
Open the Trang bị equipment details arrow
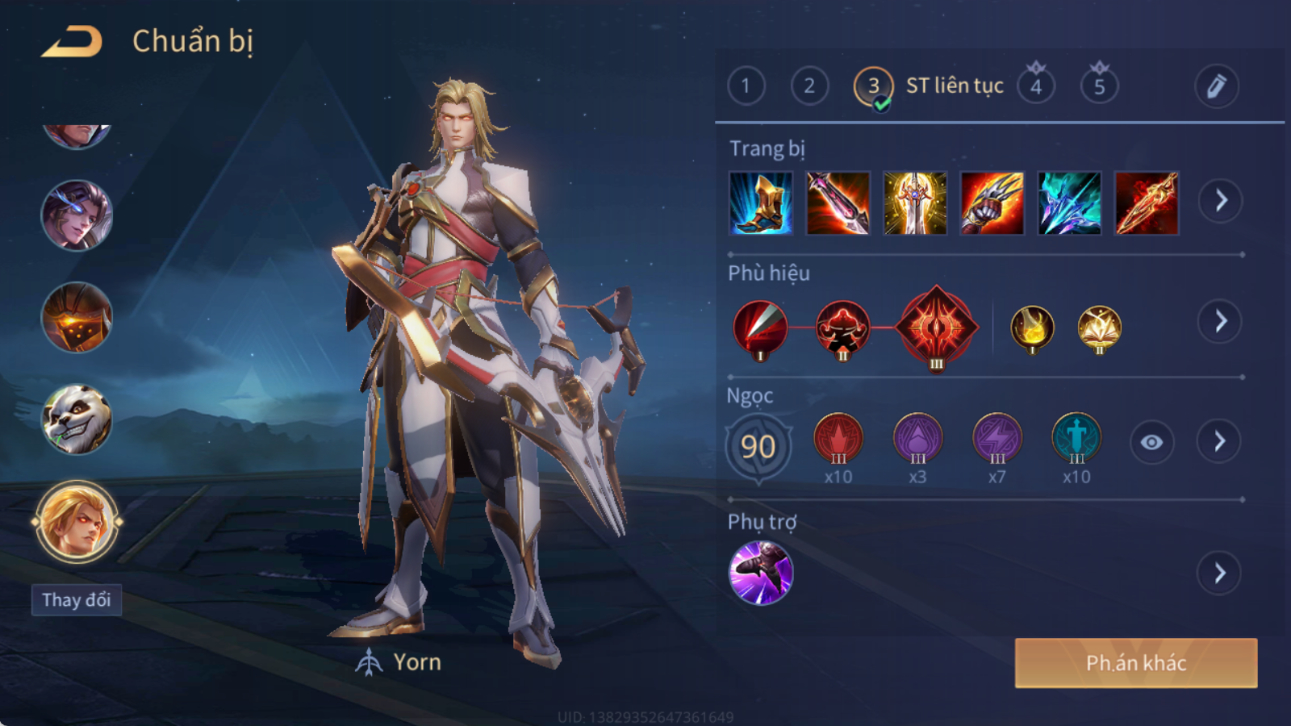coord(1221,201)
